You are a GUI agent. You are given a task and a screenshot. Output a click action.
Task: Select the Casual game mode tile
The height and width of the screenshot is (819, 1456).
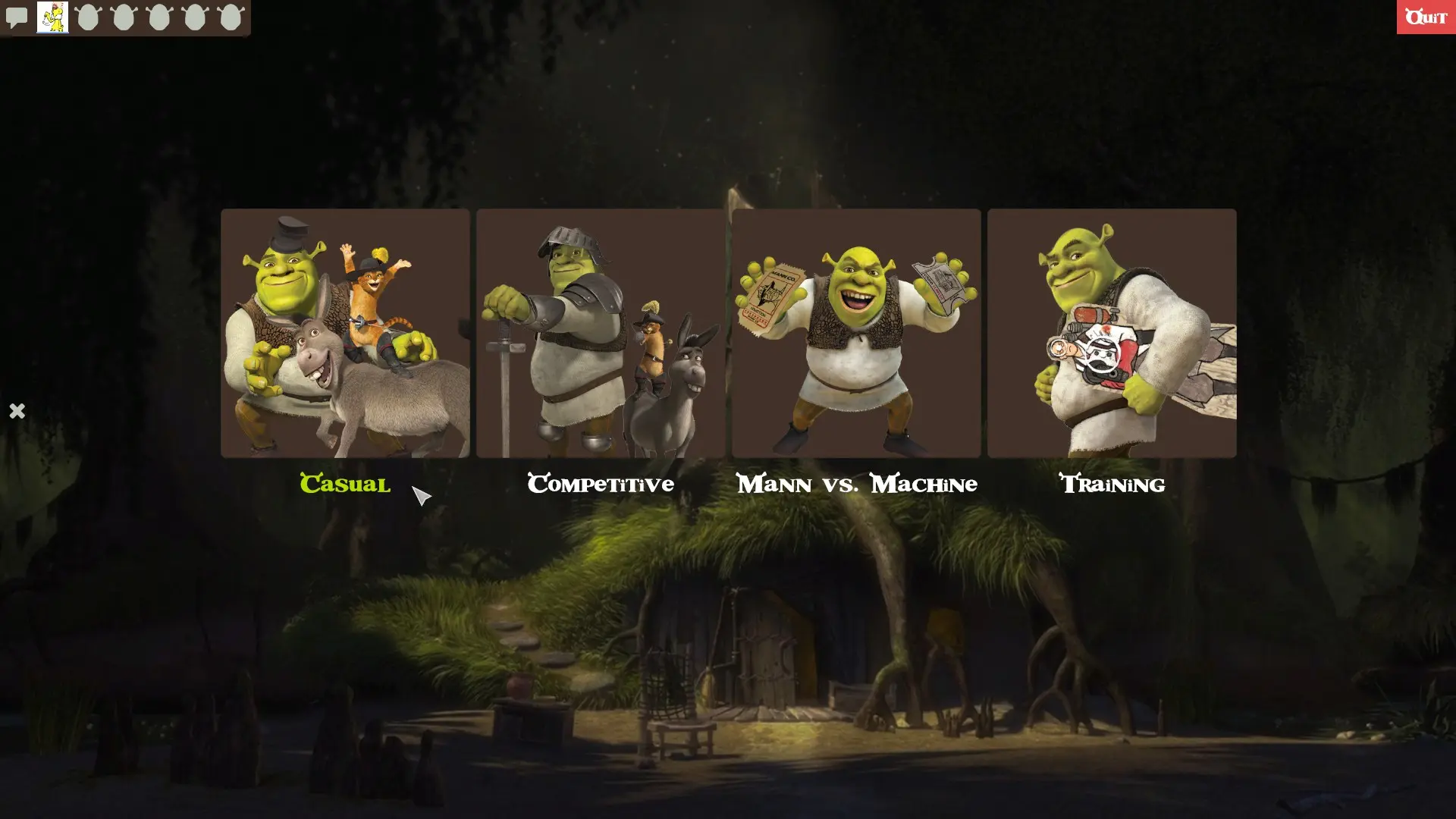coord(345,334)
